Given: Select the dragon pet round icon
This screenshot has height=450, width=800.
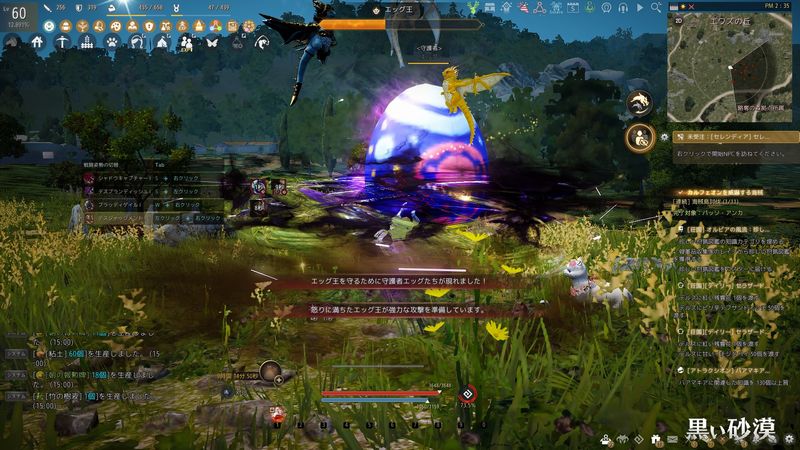Looking at the screenshot, I should tap(639, 101).
